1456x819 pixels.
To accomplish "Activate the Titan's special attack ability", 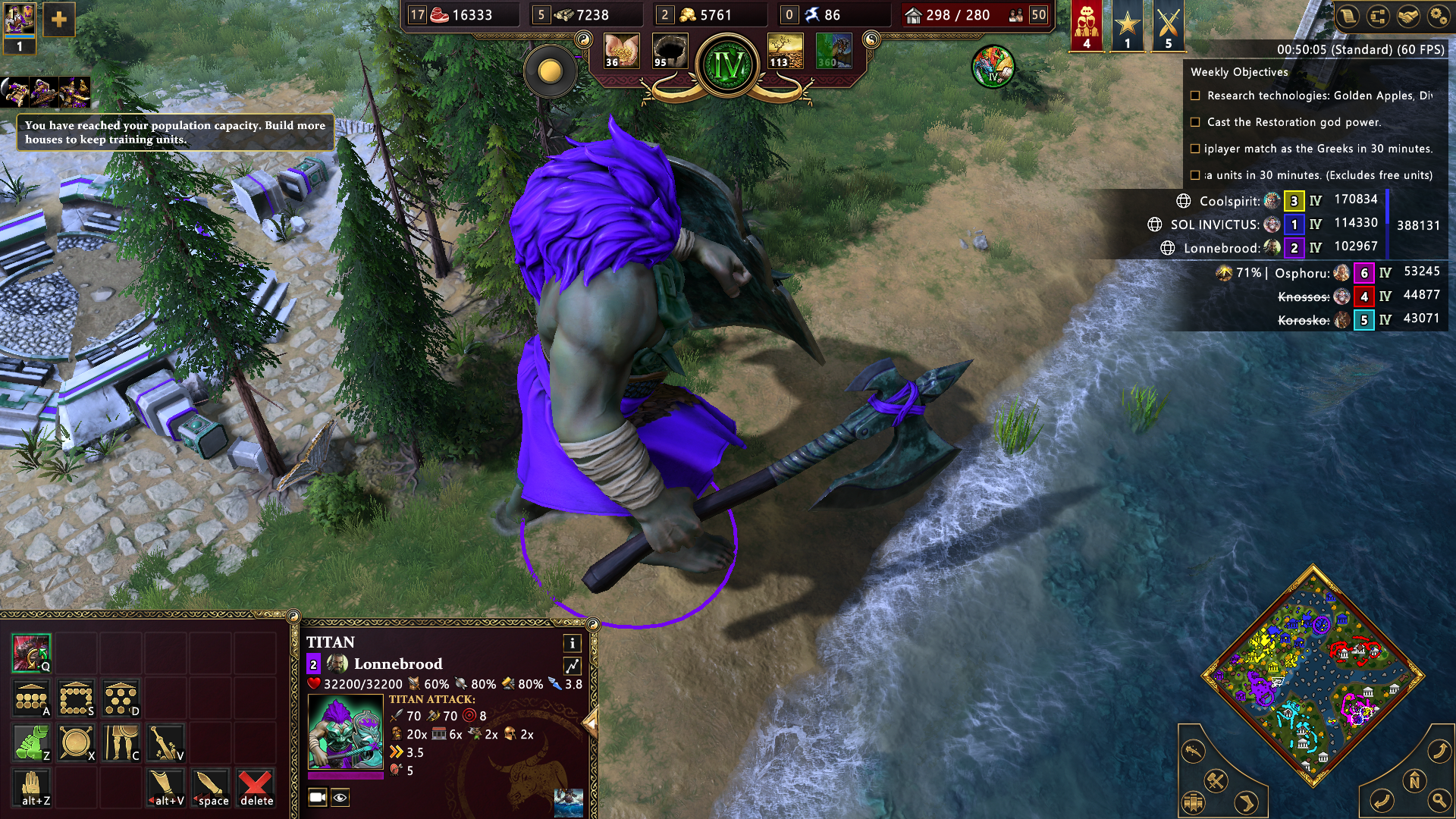I will pyautogui.click(x=31, y=653).
